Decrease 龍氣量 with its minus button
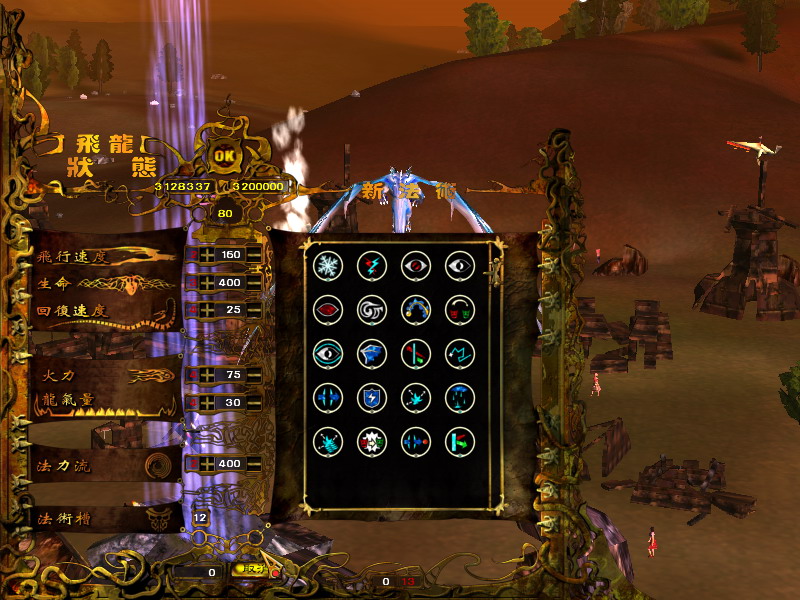This screenshot has height=600, width=800. 254,402
